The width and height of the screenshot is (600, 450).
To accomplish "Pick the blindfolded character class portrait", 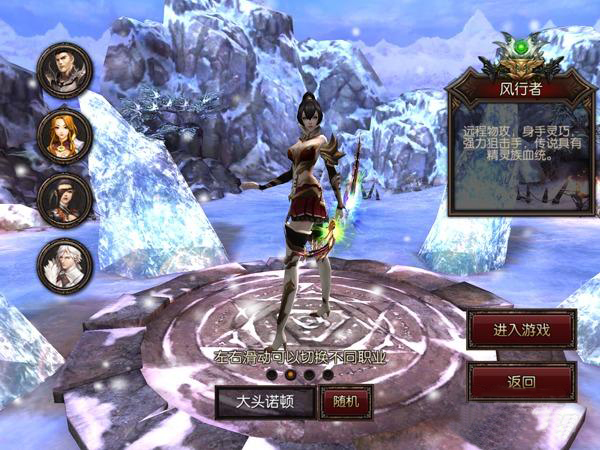I will pos(65,200).
